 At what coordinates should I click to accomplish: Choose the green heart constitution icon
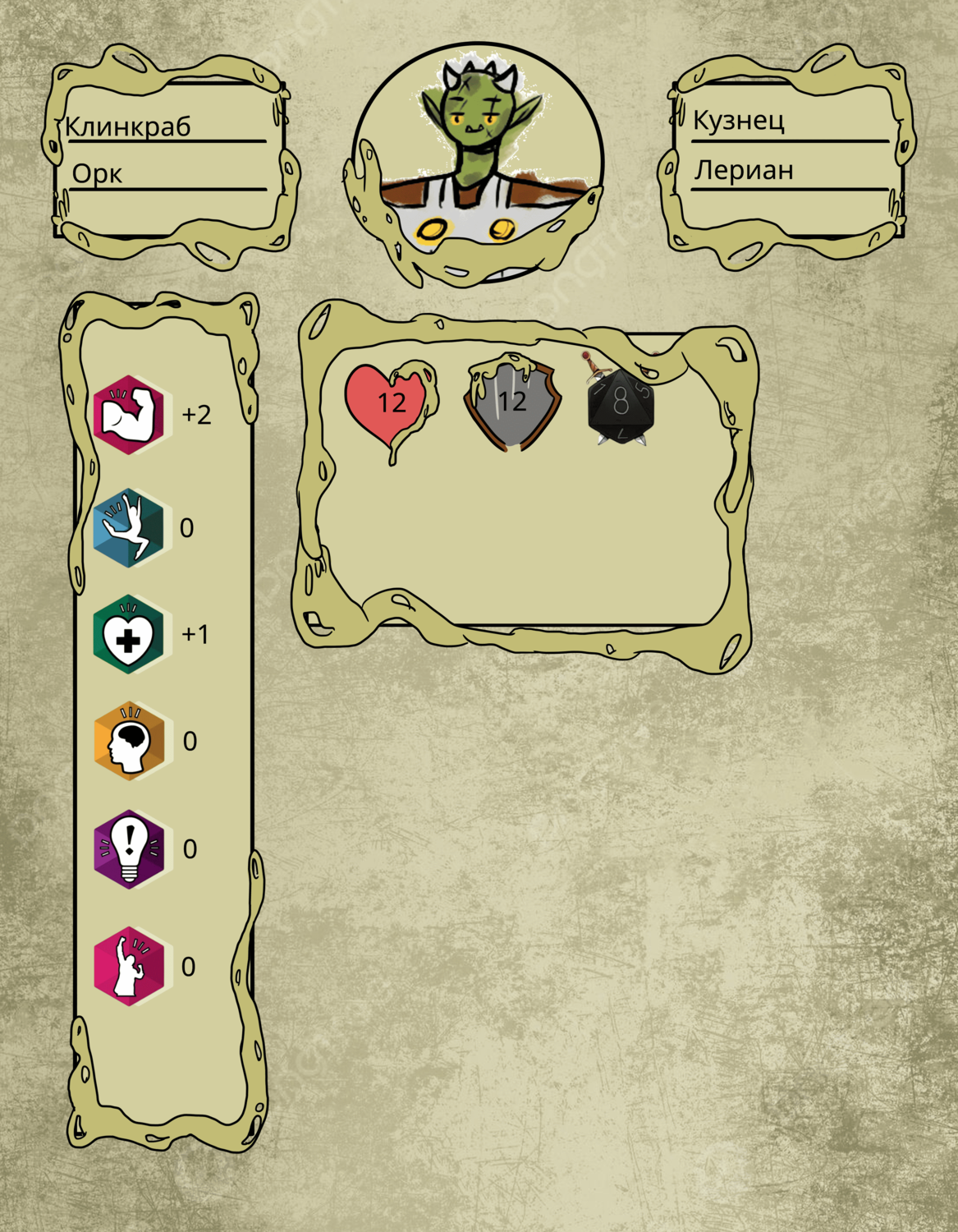click(129, 635)
